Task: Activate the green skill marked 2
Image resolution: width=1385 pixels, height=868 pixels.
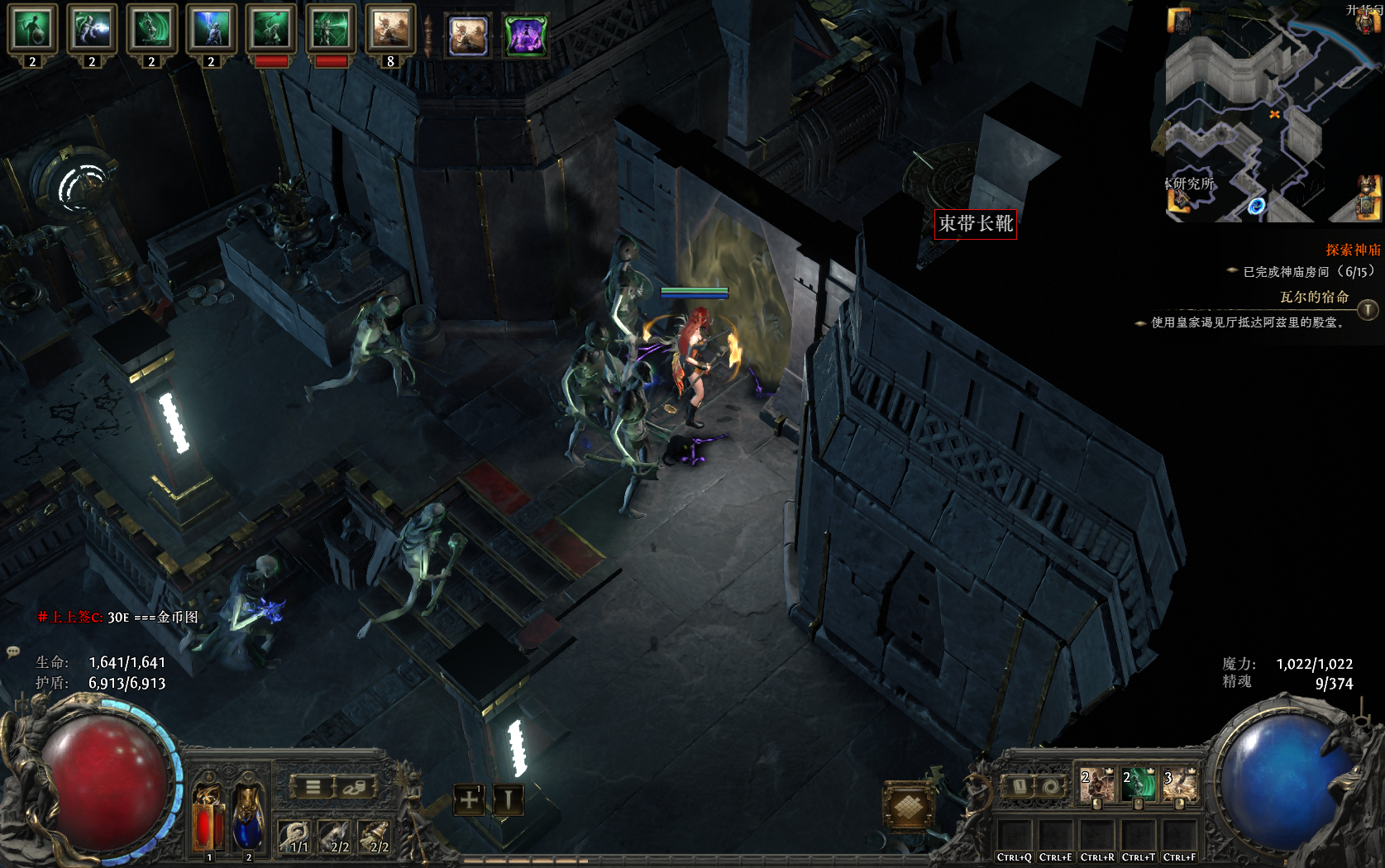Action: [1138, 785]
